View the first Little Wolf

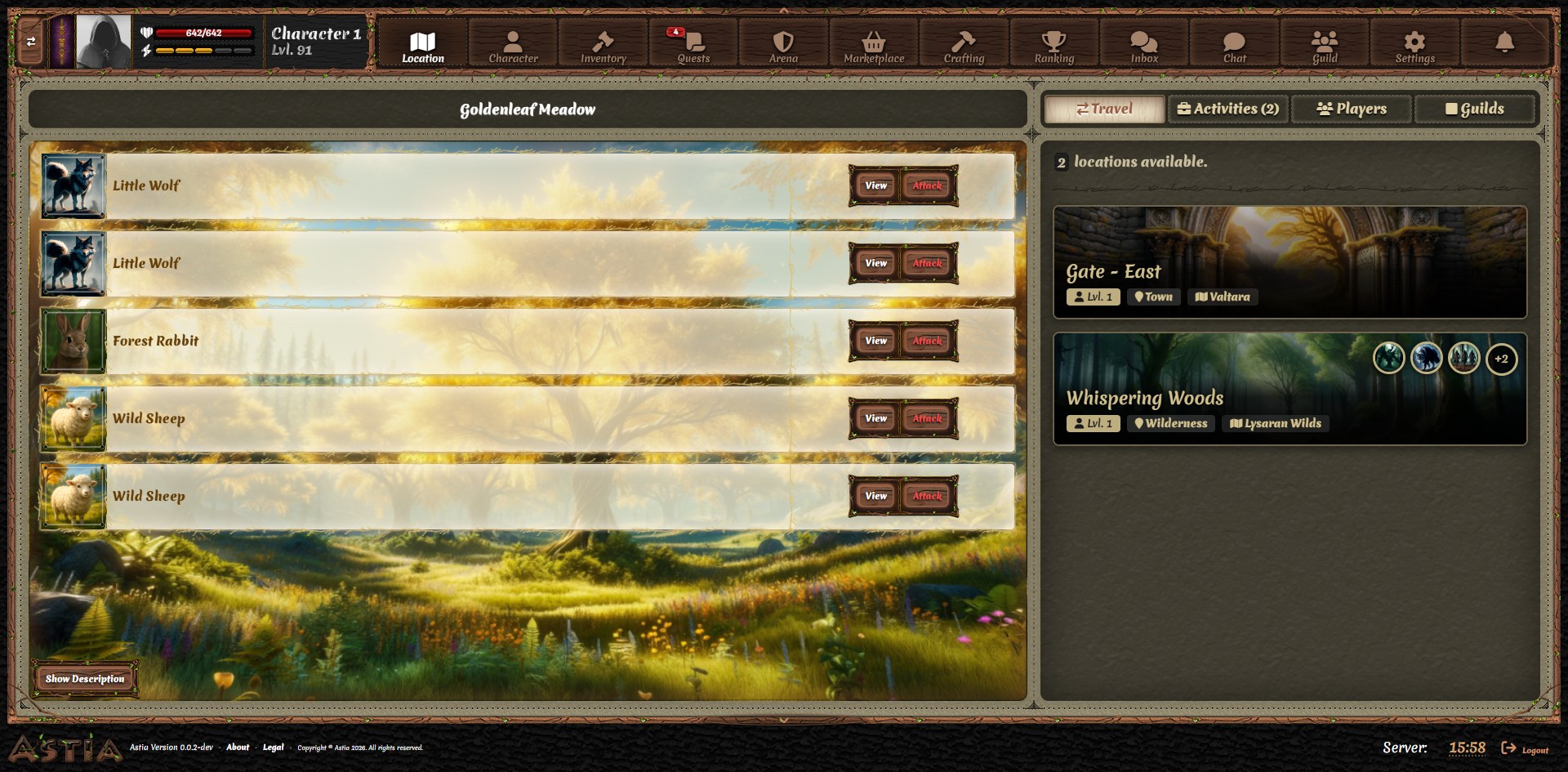click(x=874, y=185)
